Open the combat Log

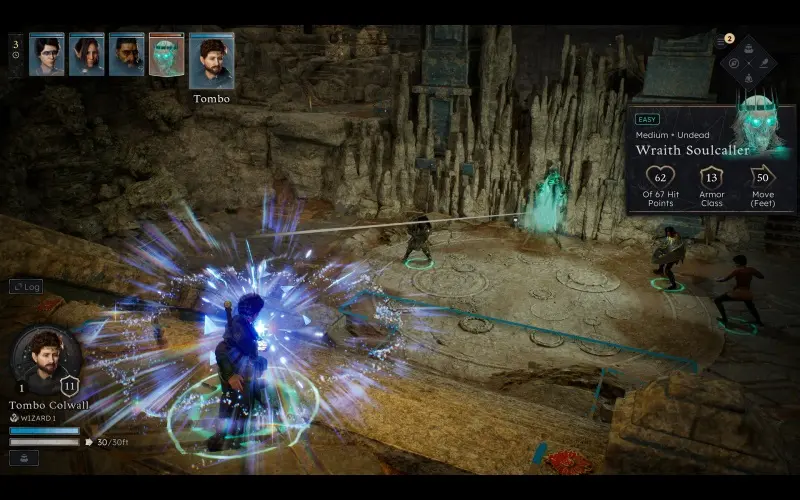26,287
